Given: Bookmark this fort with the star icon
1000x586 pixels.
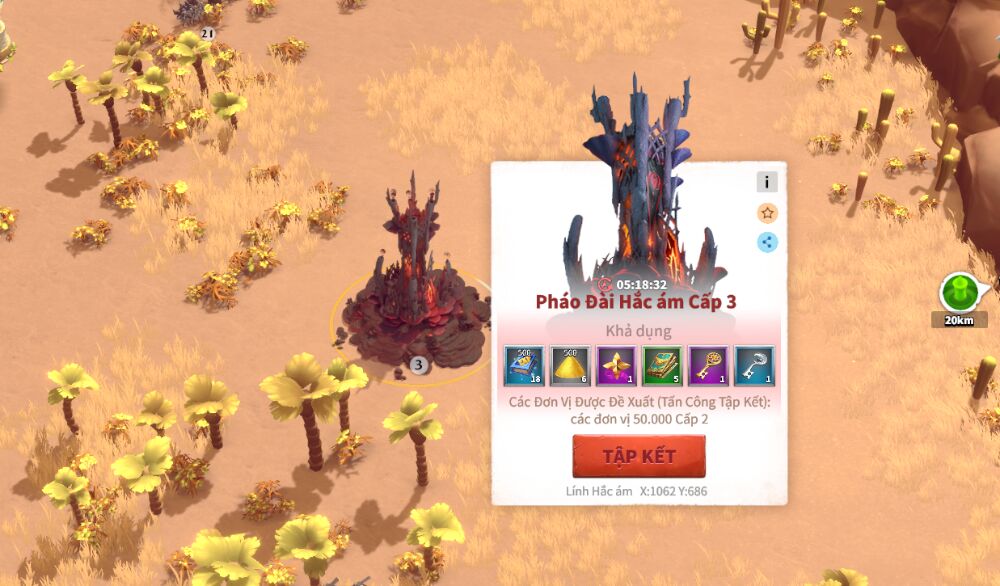Looking at the screenshot, I should (x=767, y=212).
